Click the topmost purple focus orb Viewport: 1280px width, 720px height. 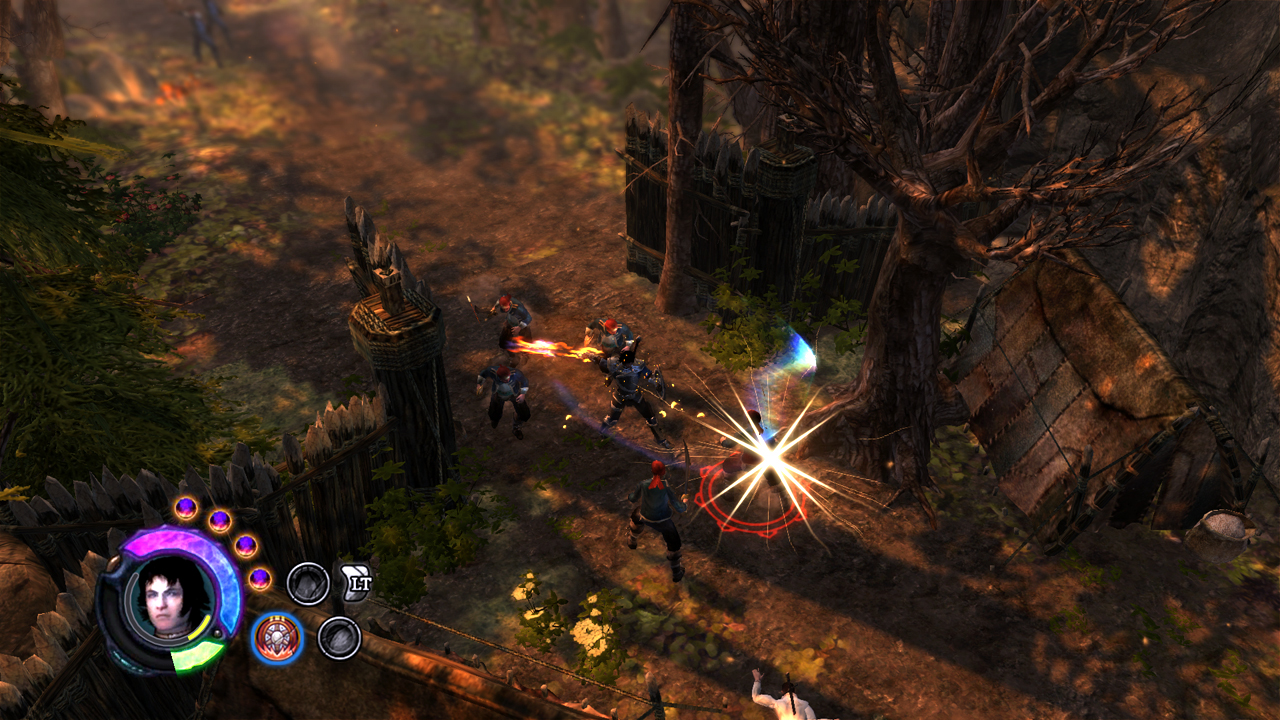(x=186, y=508)
